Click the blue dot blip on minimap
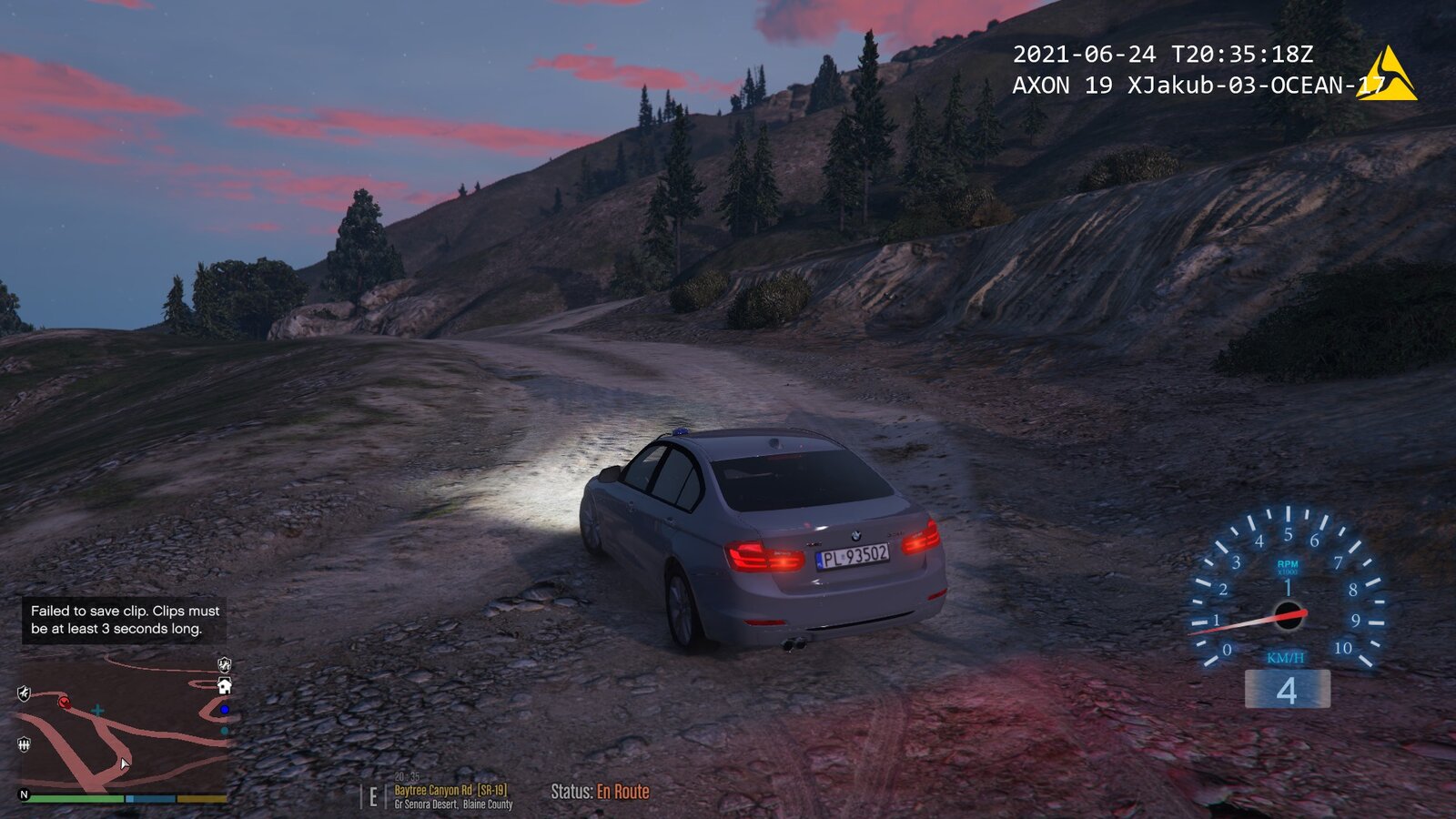 [224, 710]
